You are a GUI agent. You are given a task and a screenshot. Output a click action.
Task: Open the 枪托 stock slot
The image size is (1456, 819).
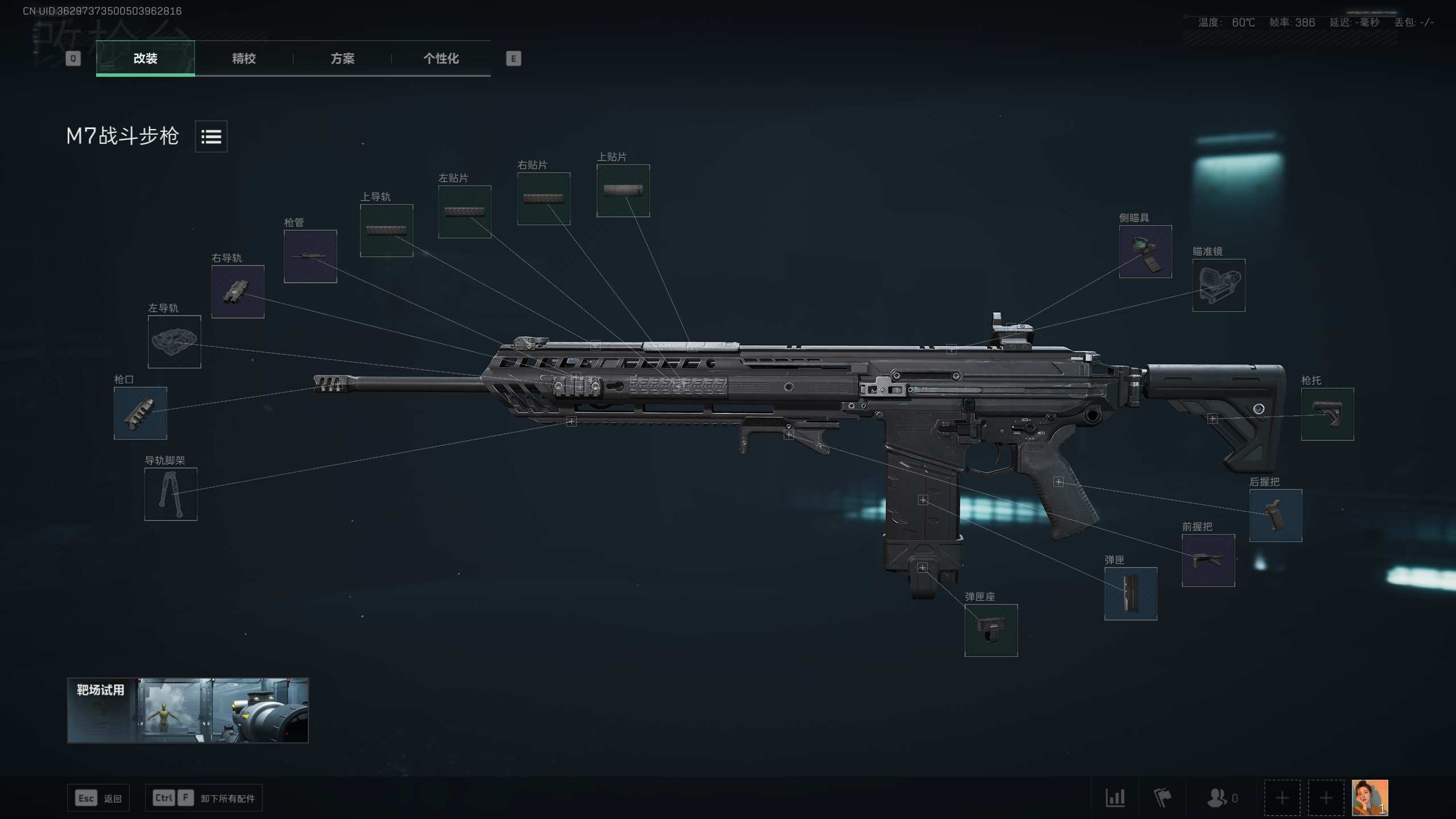(1327, 414)
